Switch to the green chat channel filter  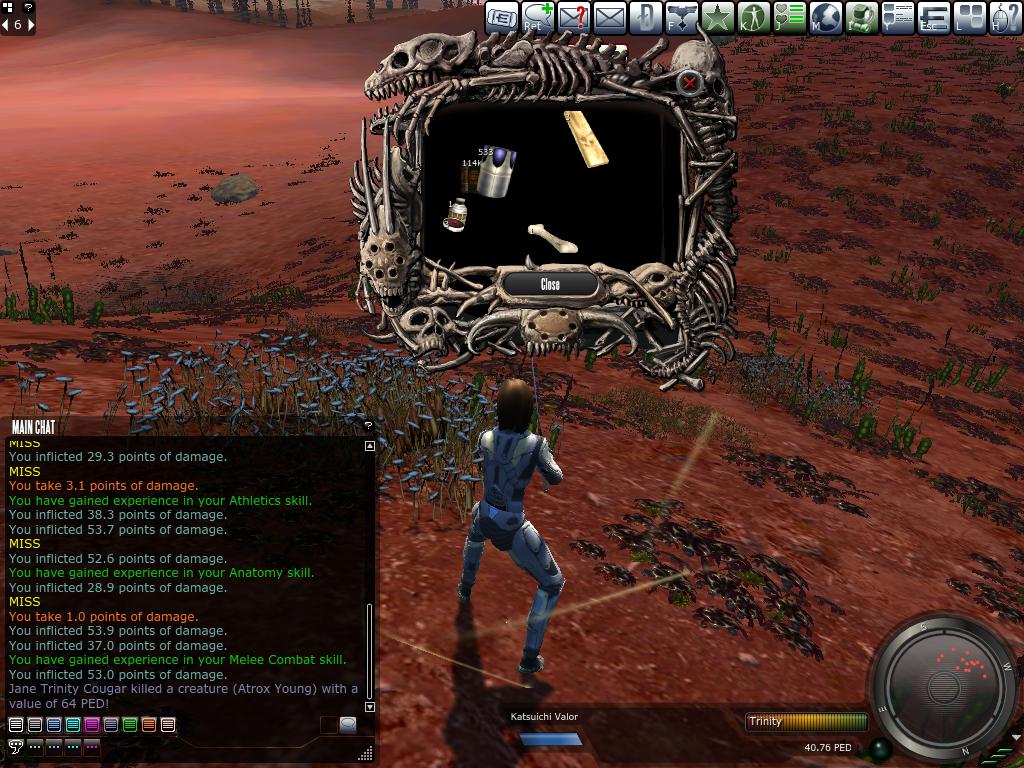click(130, 725)
